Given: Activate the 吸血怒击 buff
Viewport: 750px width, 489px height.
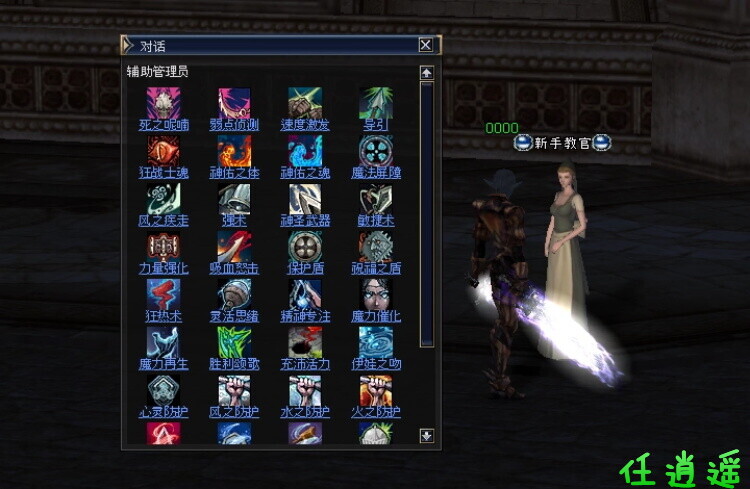Looking at the screenshot, I should pos(234,246).
